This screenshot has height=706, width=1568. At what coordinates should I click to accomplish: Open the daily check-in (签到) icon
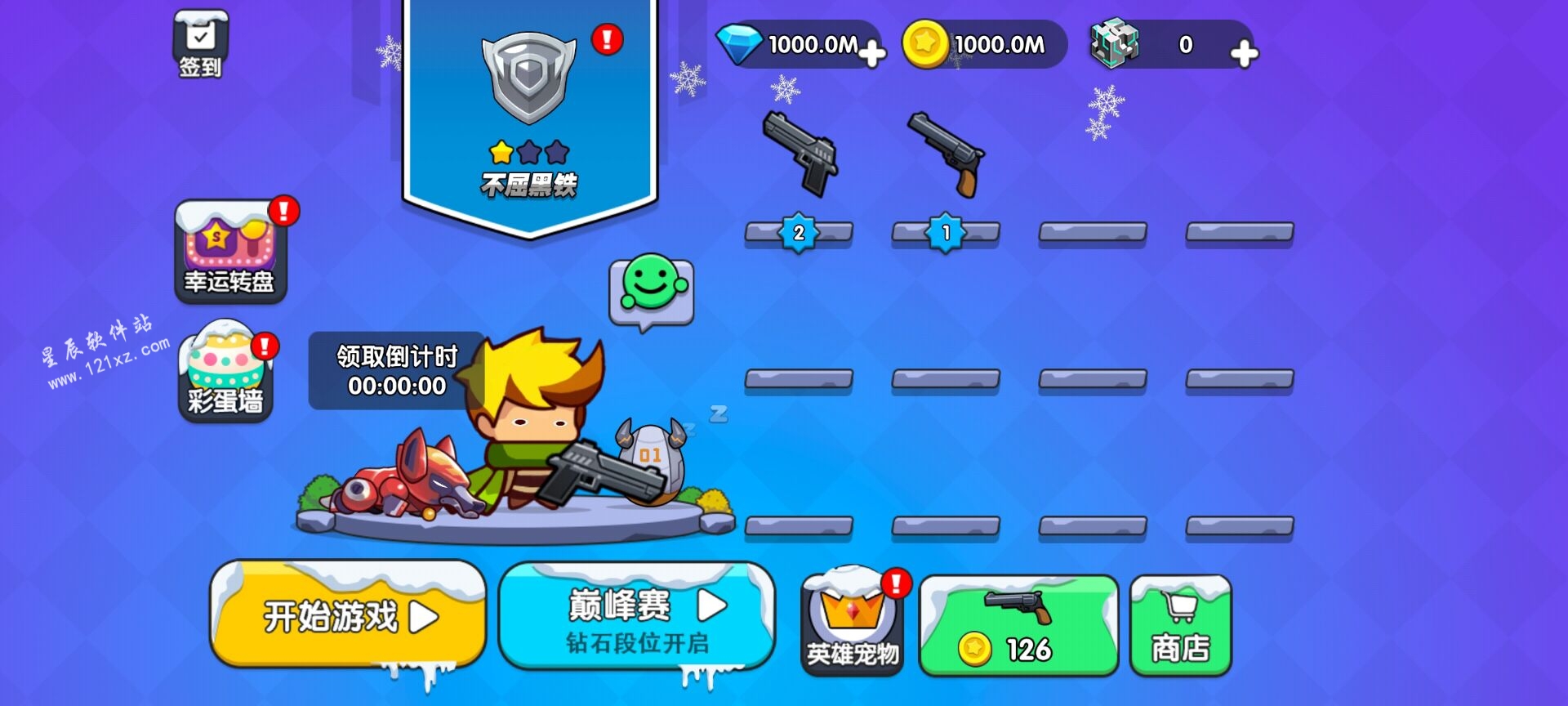point(200,45)
